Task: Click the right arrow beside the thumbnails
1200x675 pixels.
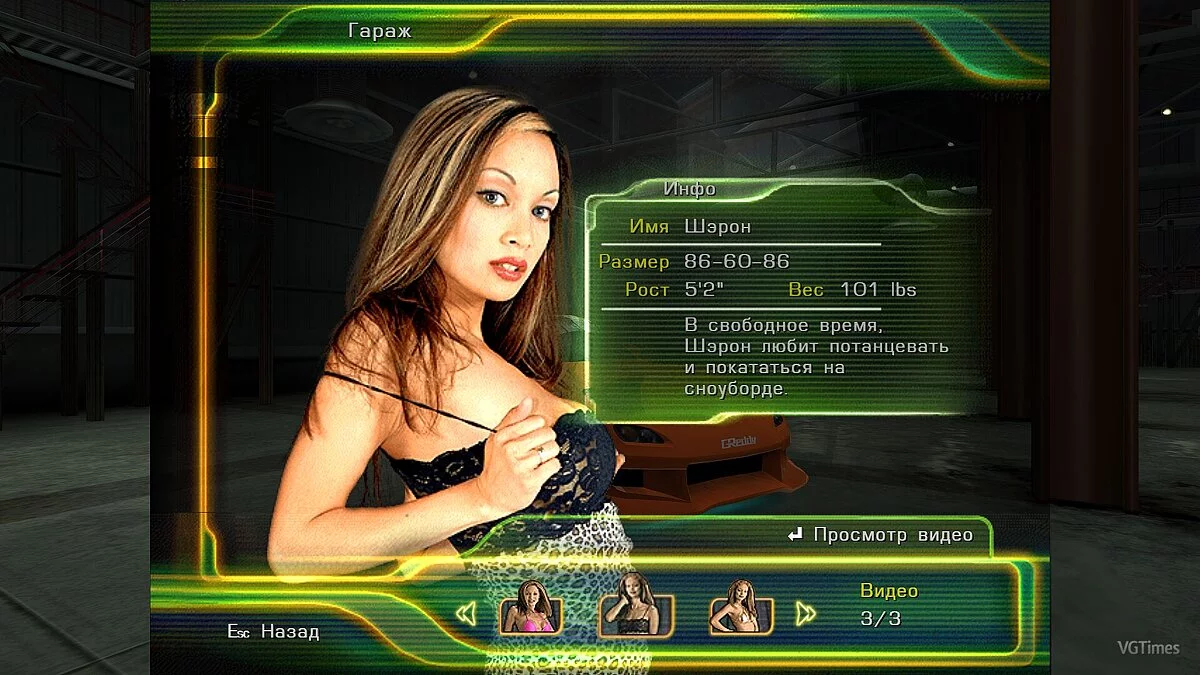Action: pos(805,613)
